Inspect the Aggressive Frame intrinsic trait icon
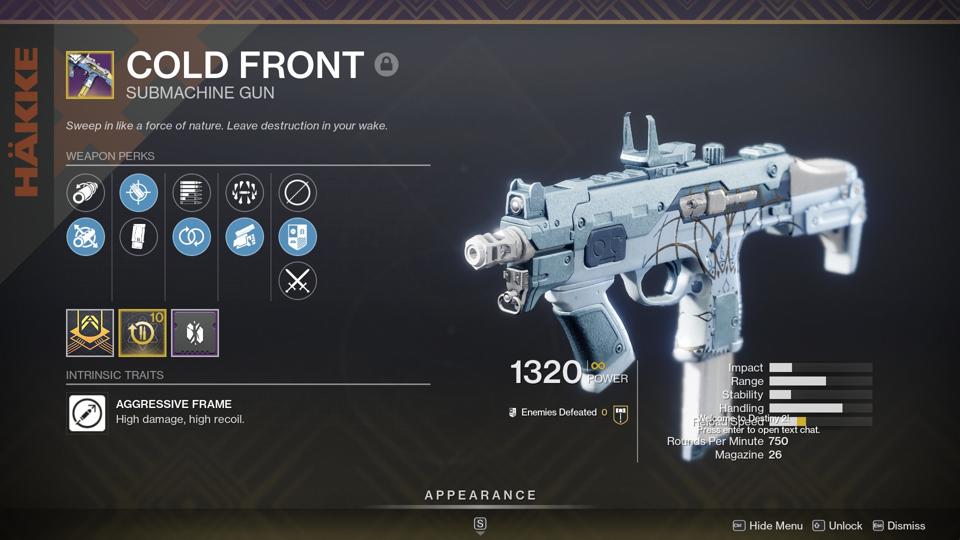The width and height of the screenshot is (960, 540). pos(87,412)
